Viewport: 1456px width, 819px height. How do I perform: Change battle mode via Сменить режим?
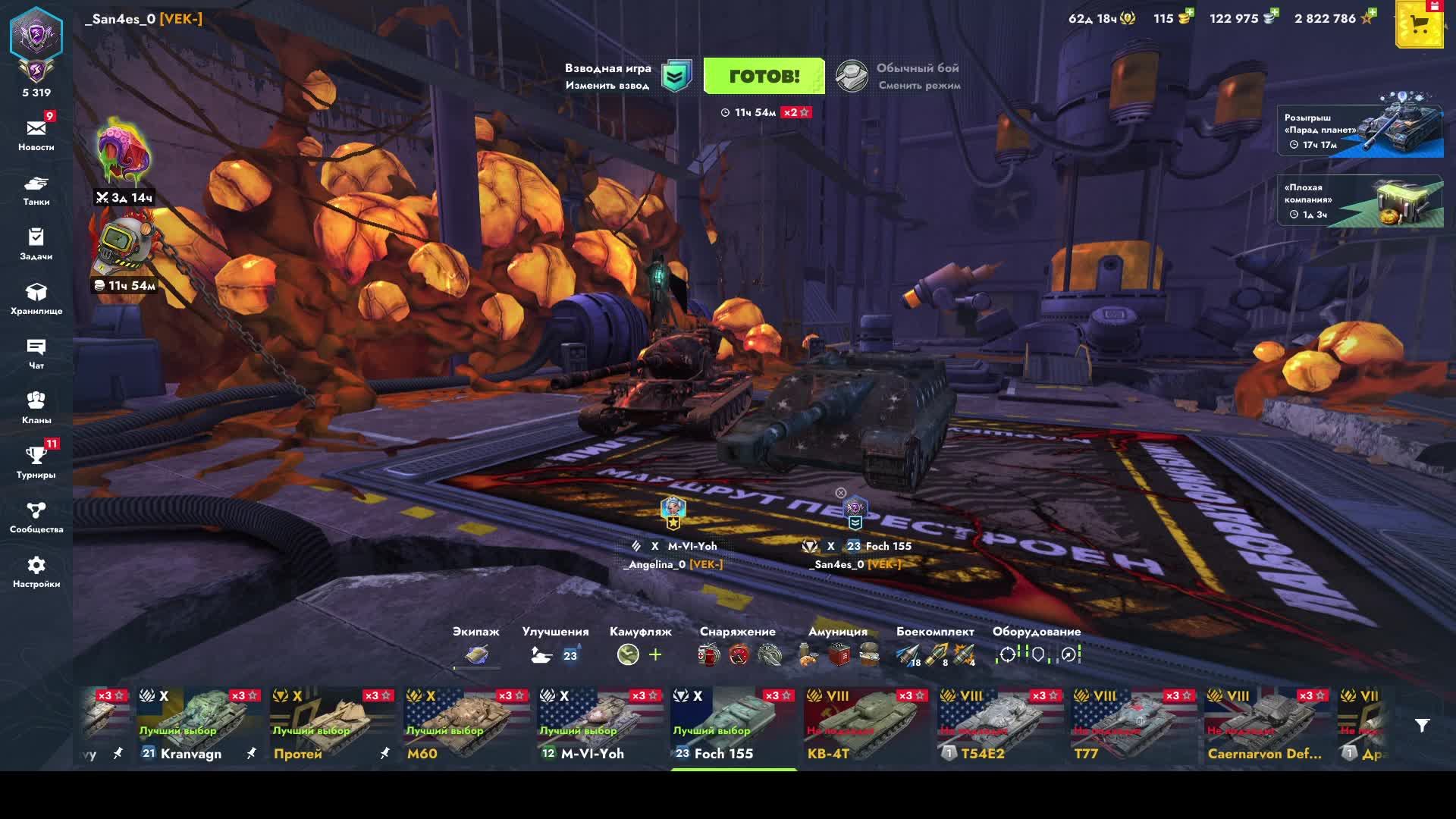click(918, 86)
